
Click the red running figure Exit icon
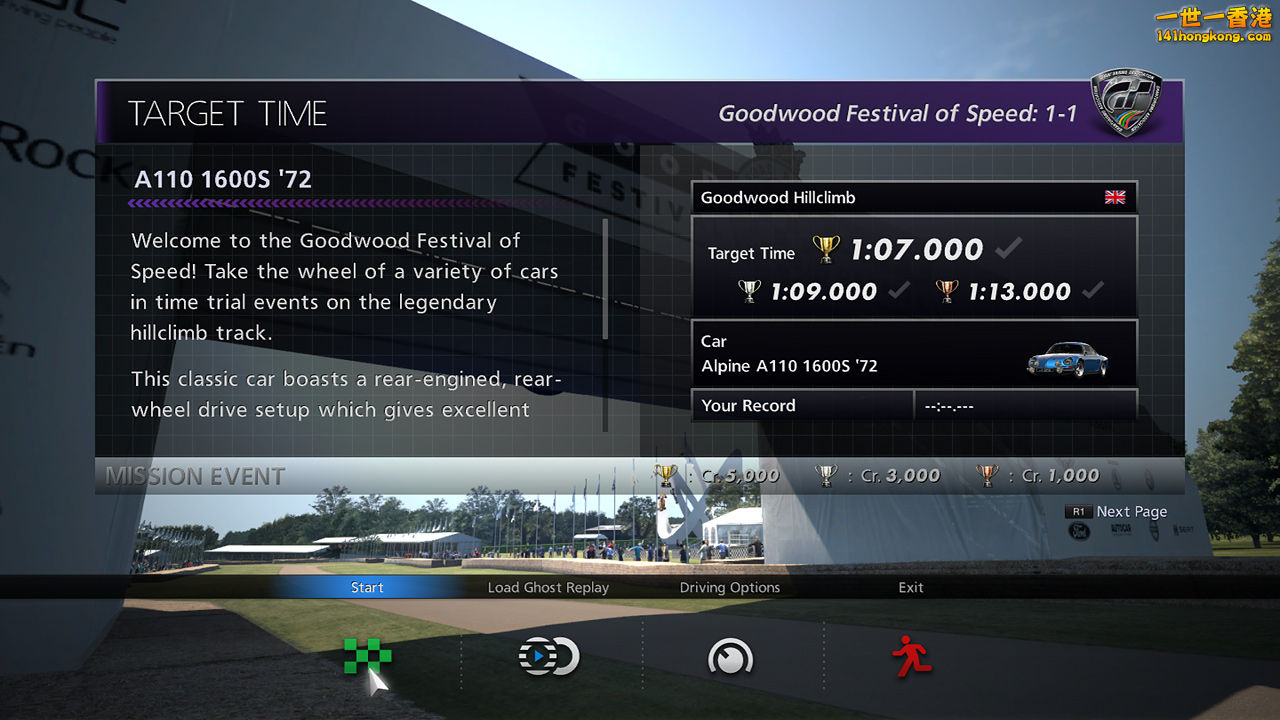[x=911, y=656]
